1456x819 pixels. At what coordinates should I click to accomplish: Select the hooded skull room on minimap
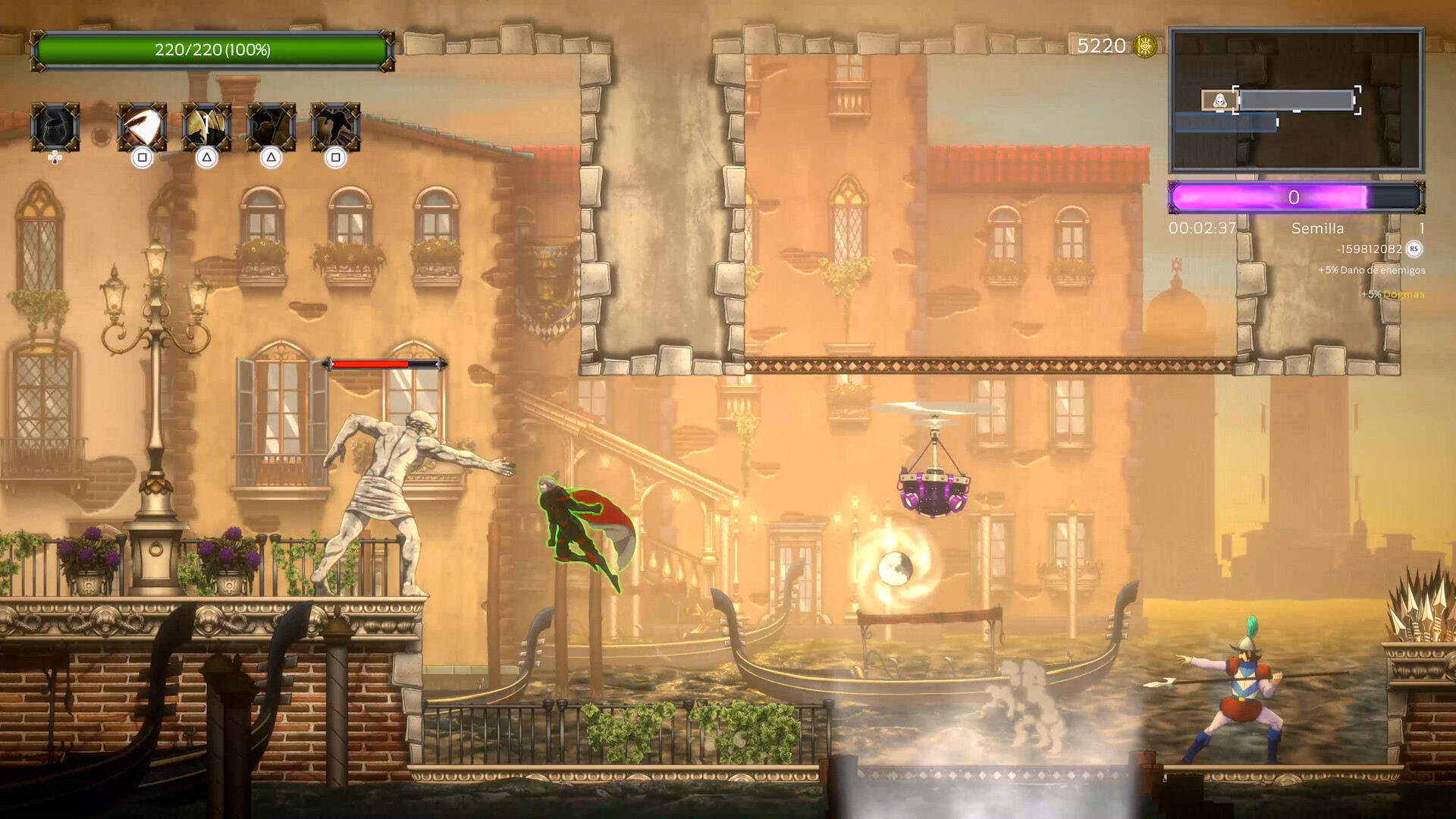(x=1219, y=100)
